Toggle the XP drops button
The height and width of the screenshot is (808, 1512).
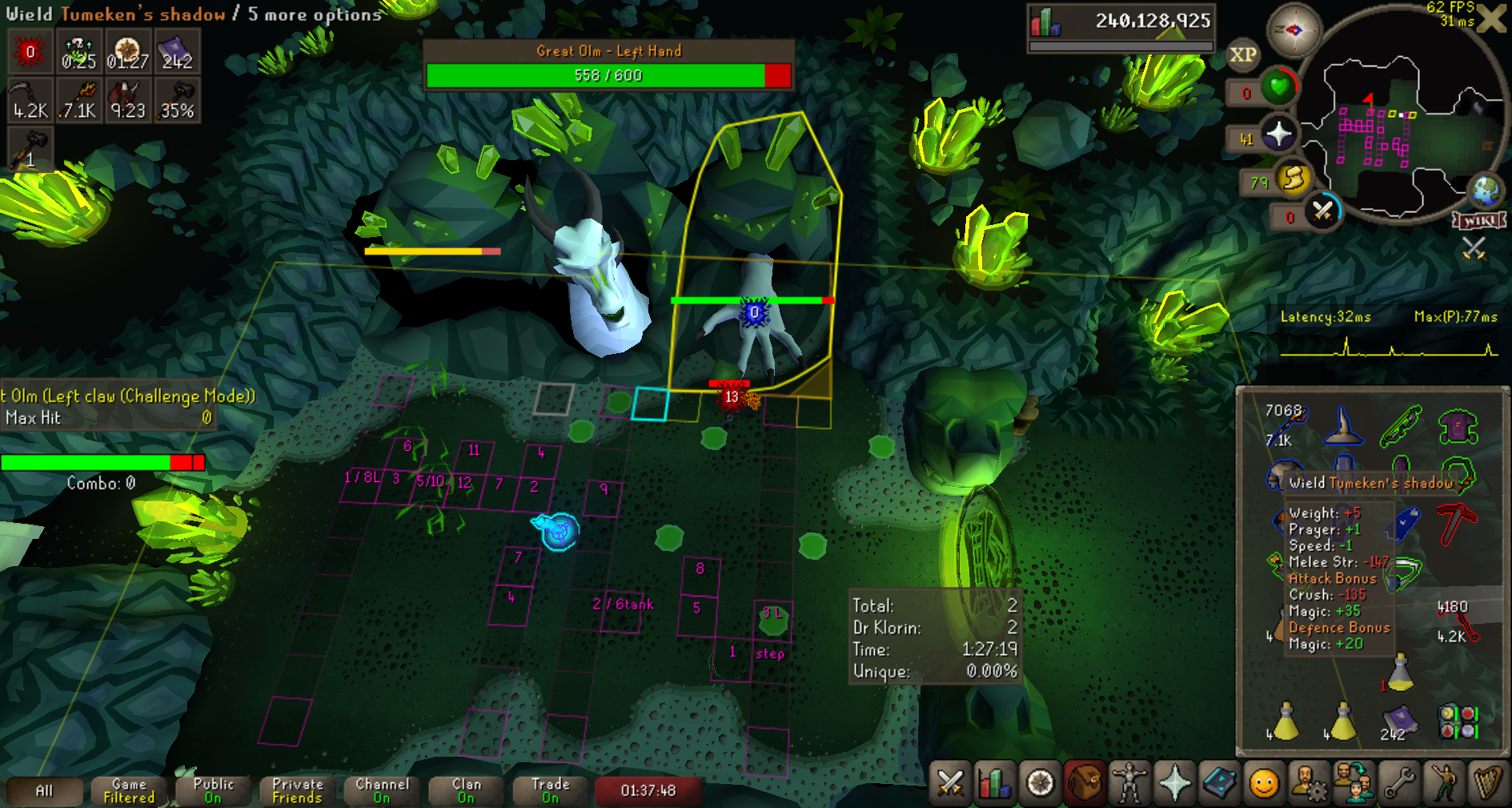[1242, 55]
